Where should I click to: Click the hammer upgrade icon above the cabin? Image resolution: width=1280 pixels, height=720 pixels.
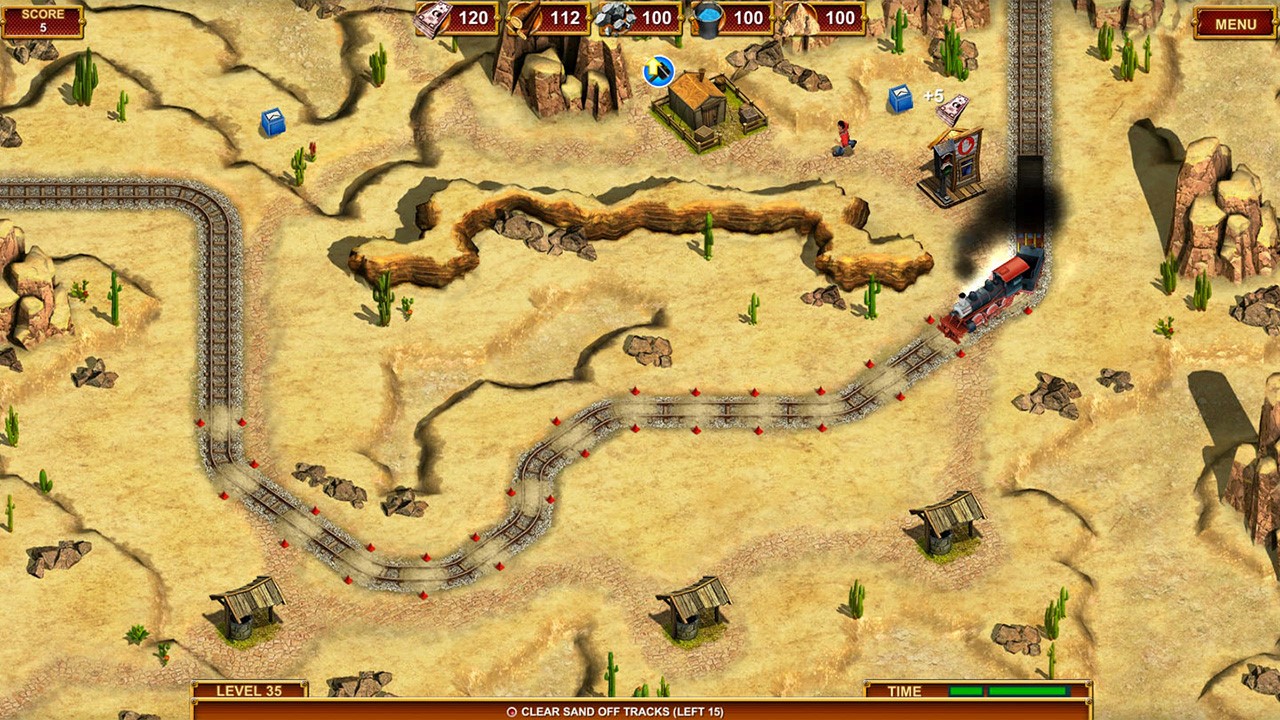657,71
